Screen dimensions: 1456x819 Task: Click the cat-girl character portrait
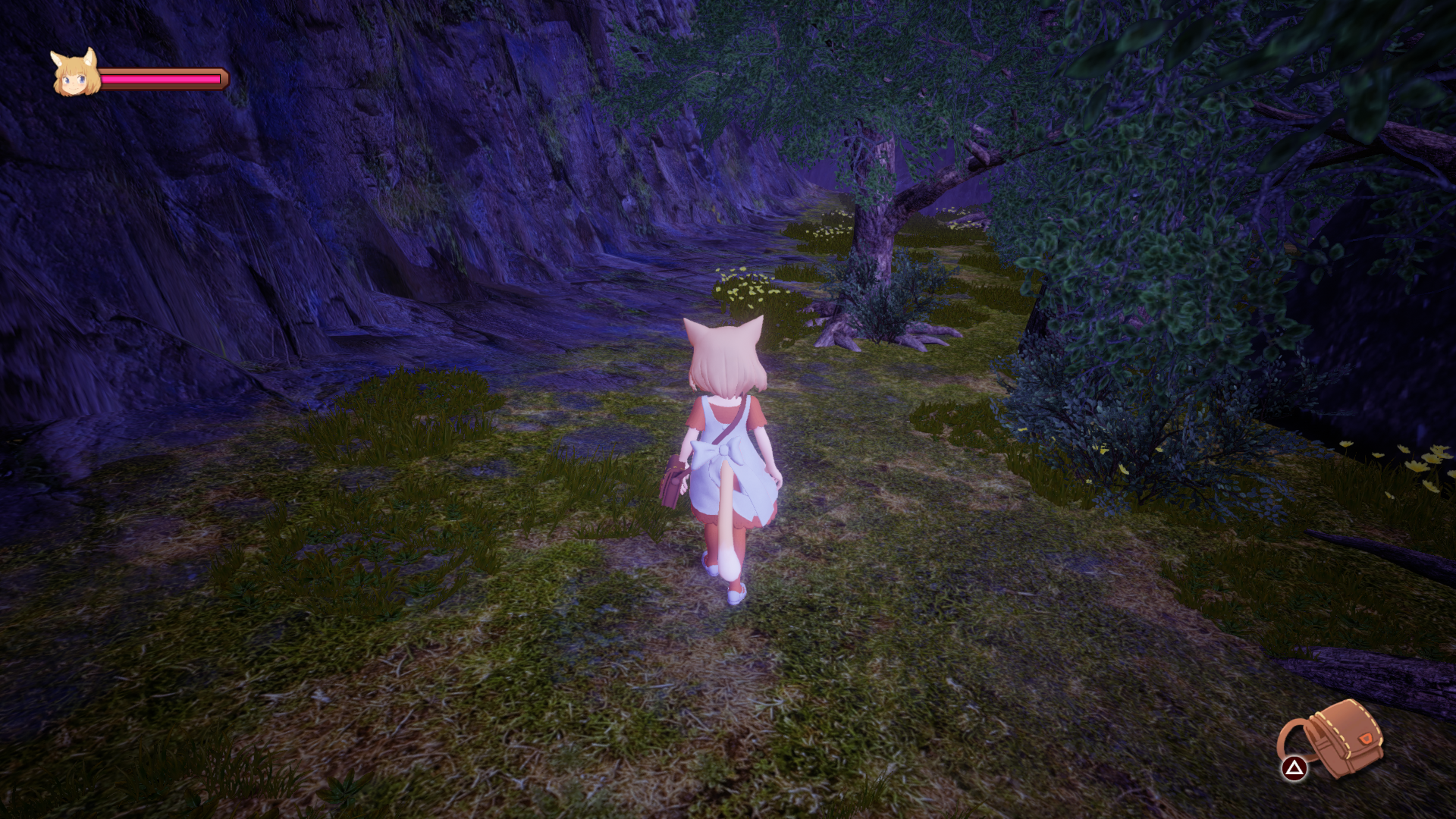[x=75, y=74]
